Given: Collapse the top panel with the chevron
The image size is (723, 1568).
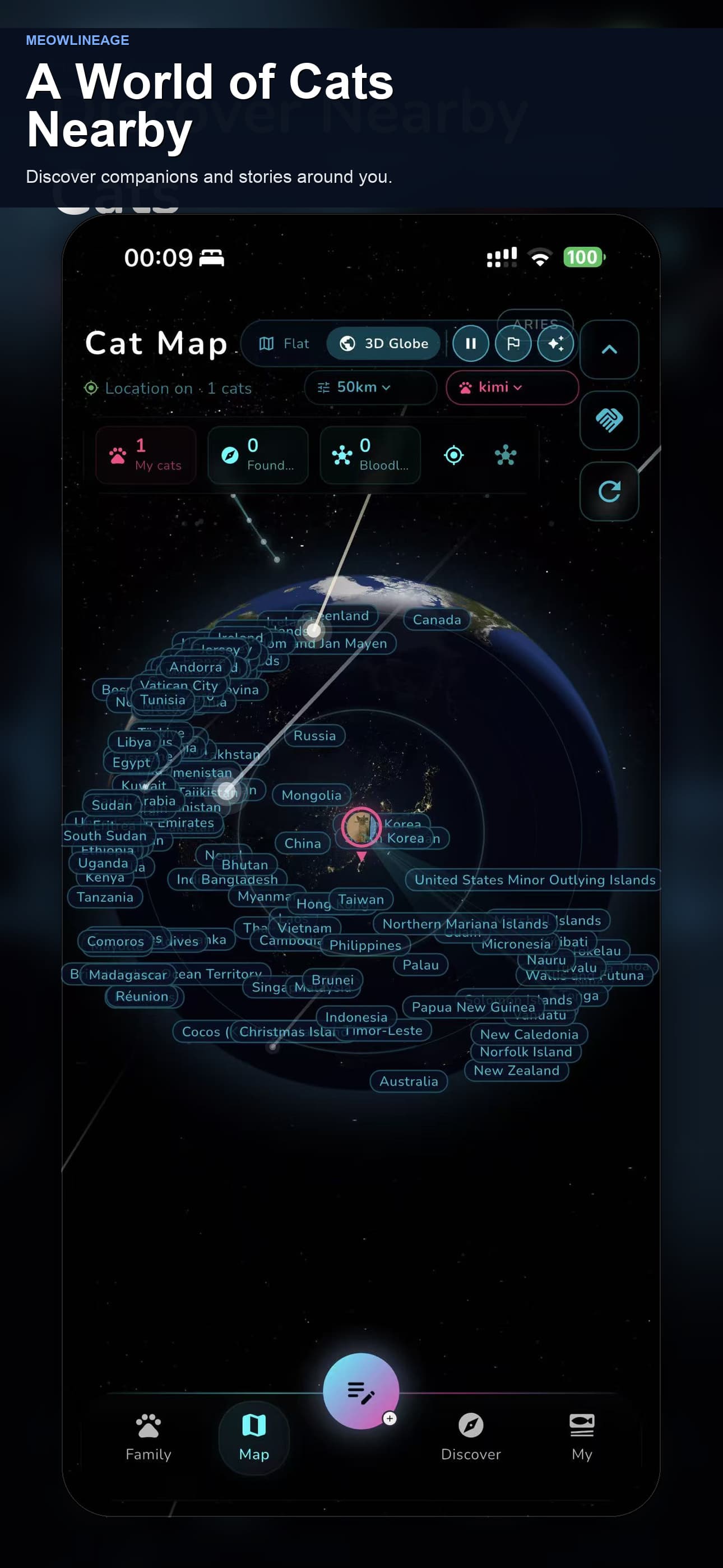Looking at the screenshot, I should point(609,349).
